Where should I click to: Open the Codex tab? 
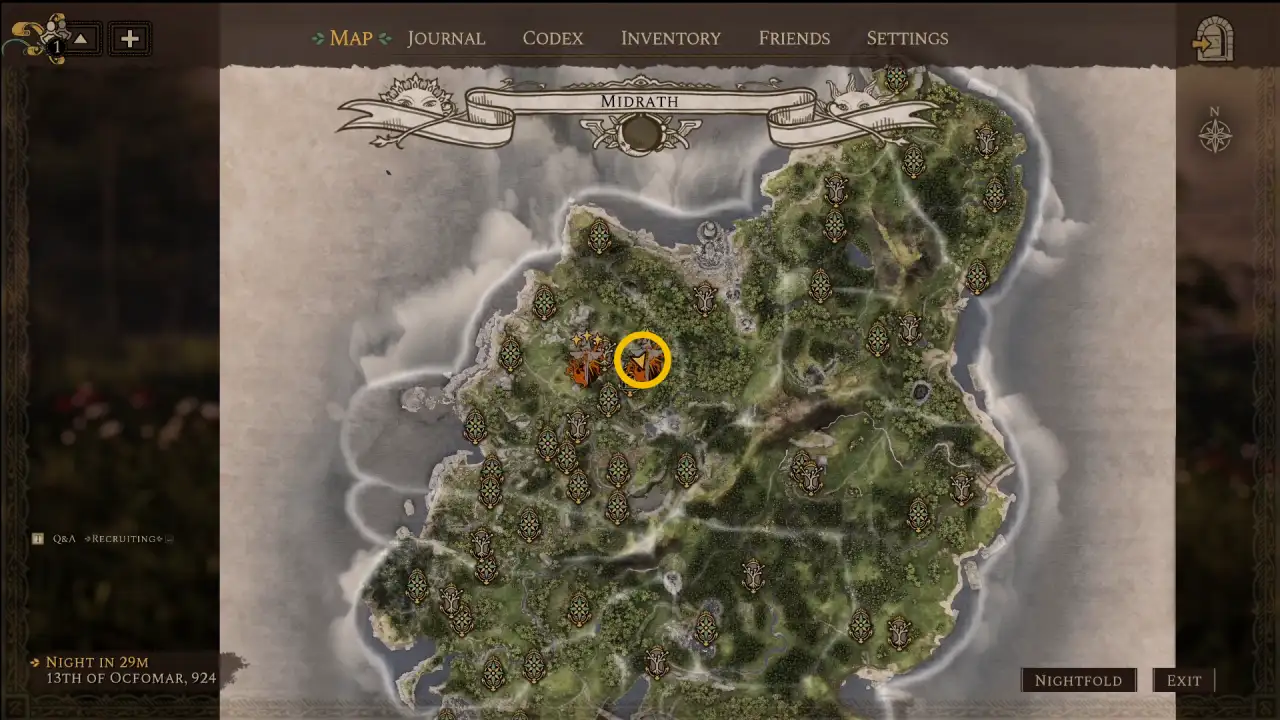click(x=552, y=38)
